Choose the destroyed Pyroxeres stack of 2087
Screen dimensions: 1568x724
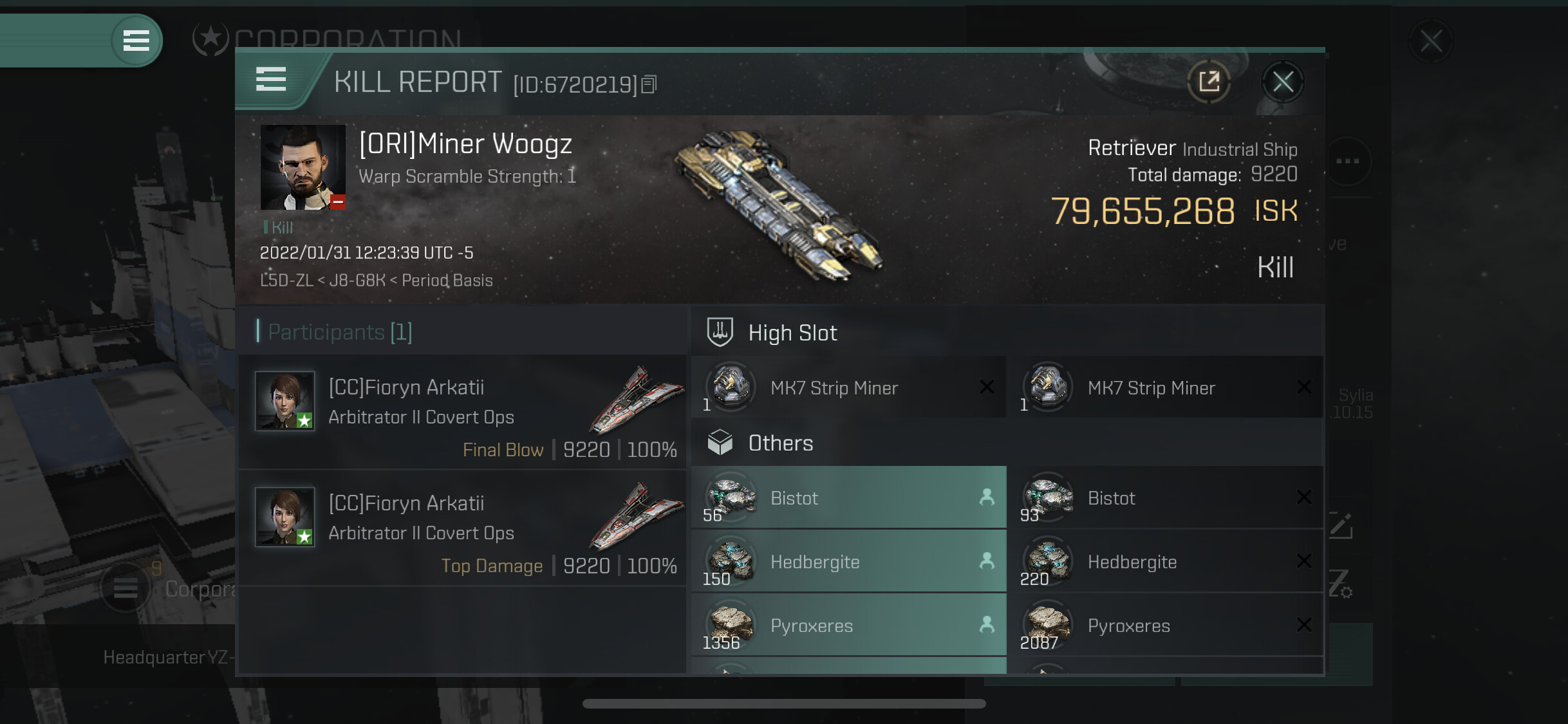click(1165, 625)
